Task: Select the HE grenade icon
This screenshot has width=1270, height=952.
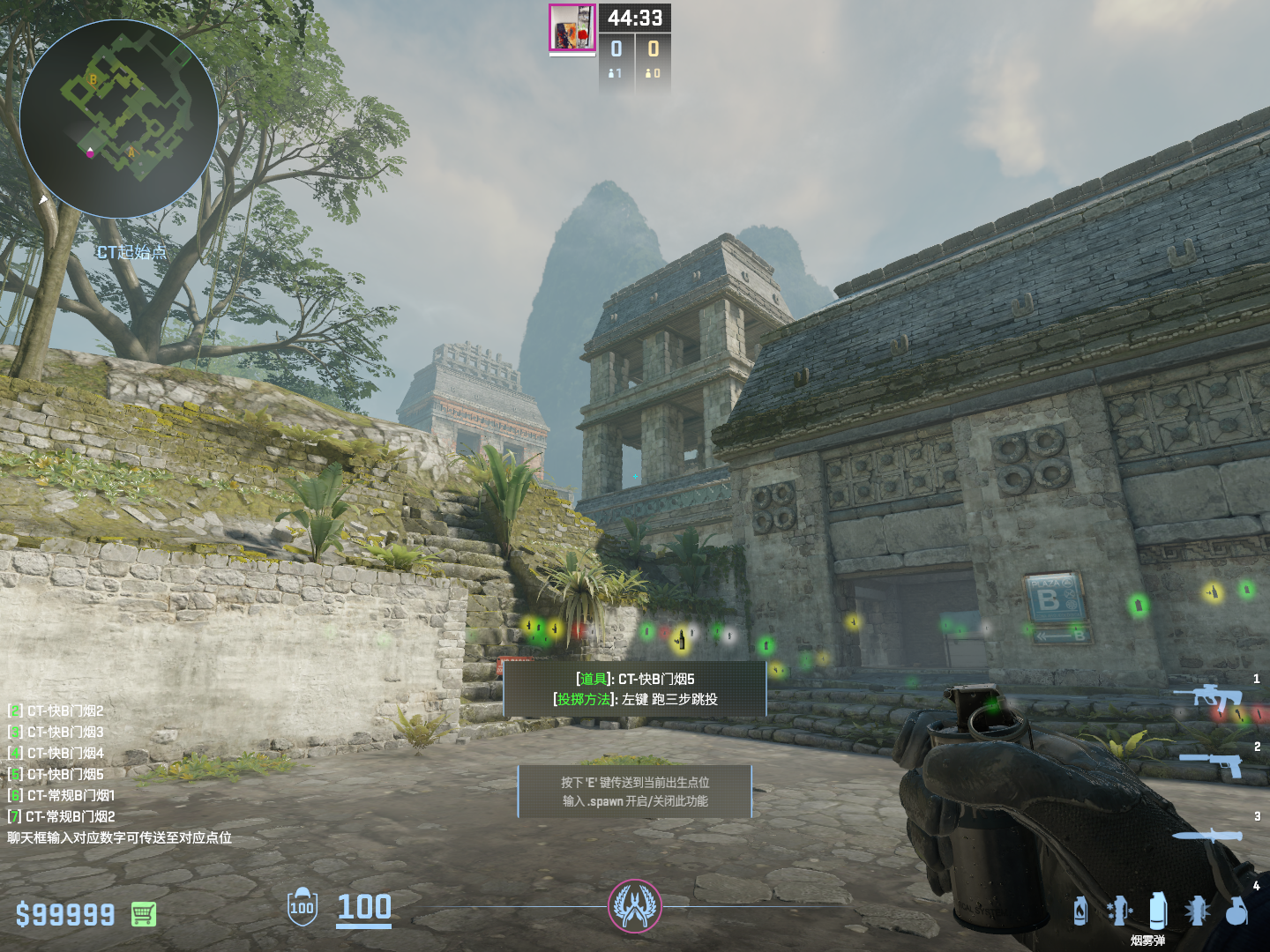Action: 1236,911
